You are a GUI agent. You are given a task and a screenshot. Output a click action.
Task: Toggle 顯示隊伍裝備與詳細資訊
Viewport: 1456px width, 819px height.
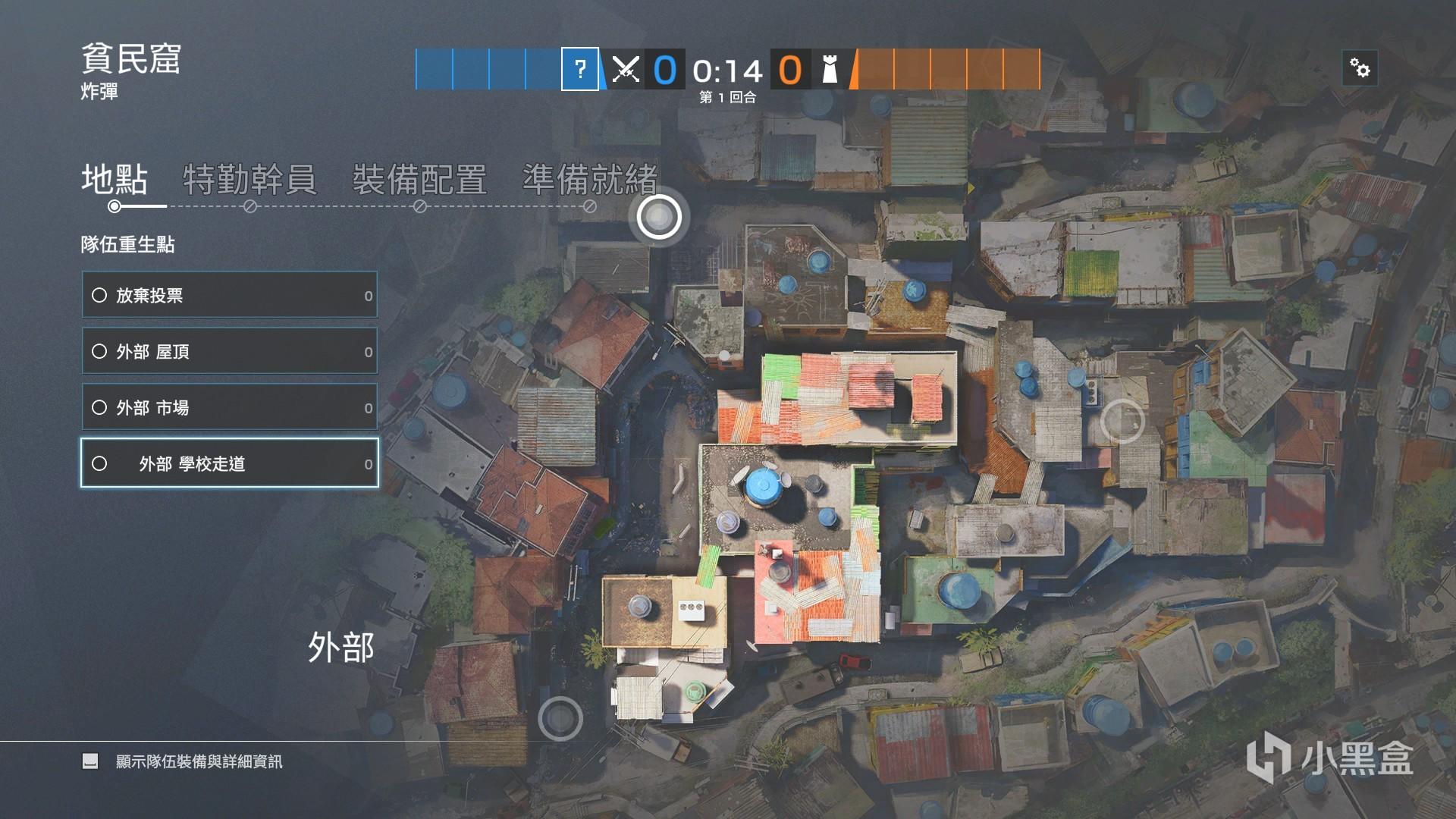(x=90, y=761)
